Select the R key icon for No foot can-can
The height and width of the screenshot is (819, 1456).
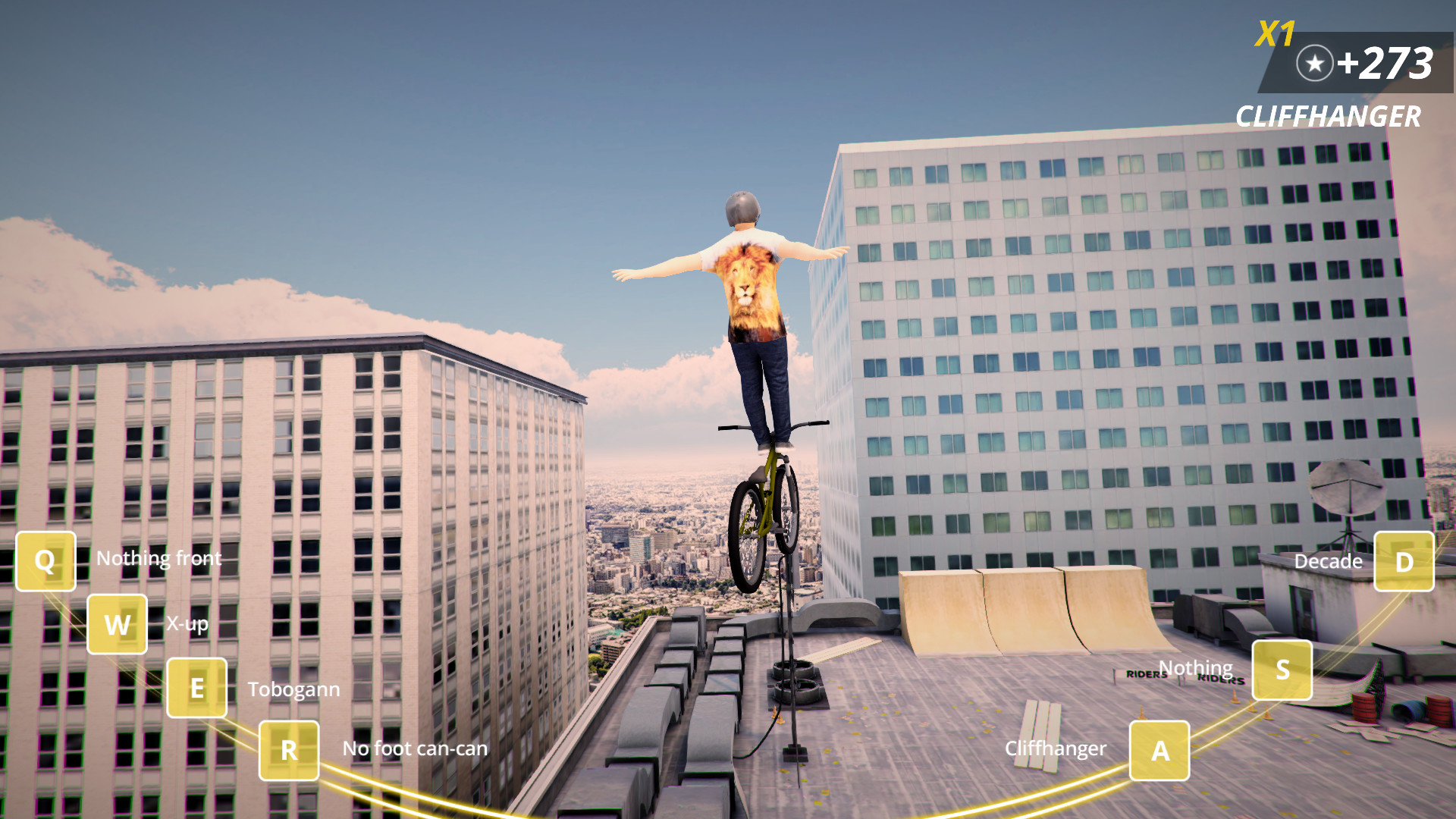coord(287,750)
